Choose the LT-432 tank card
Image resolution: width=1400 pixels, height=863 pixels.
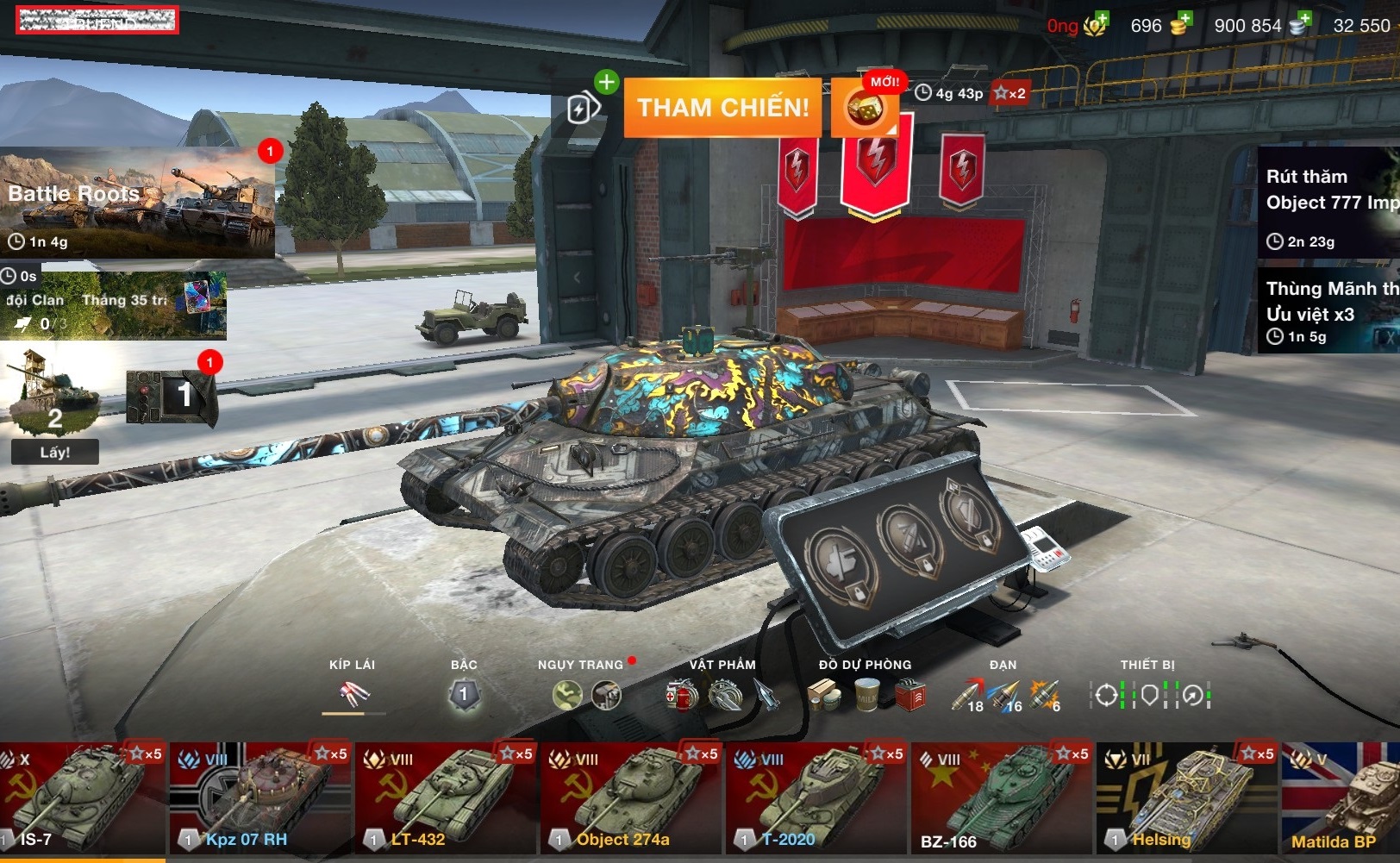point(446,797)
